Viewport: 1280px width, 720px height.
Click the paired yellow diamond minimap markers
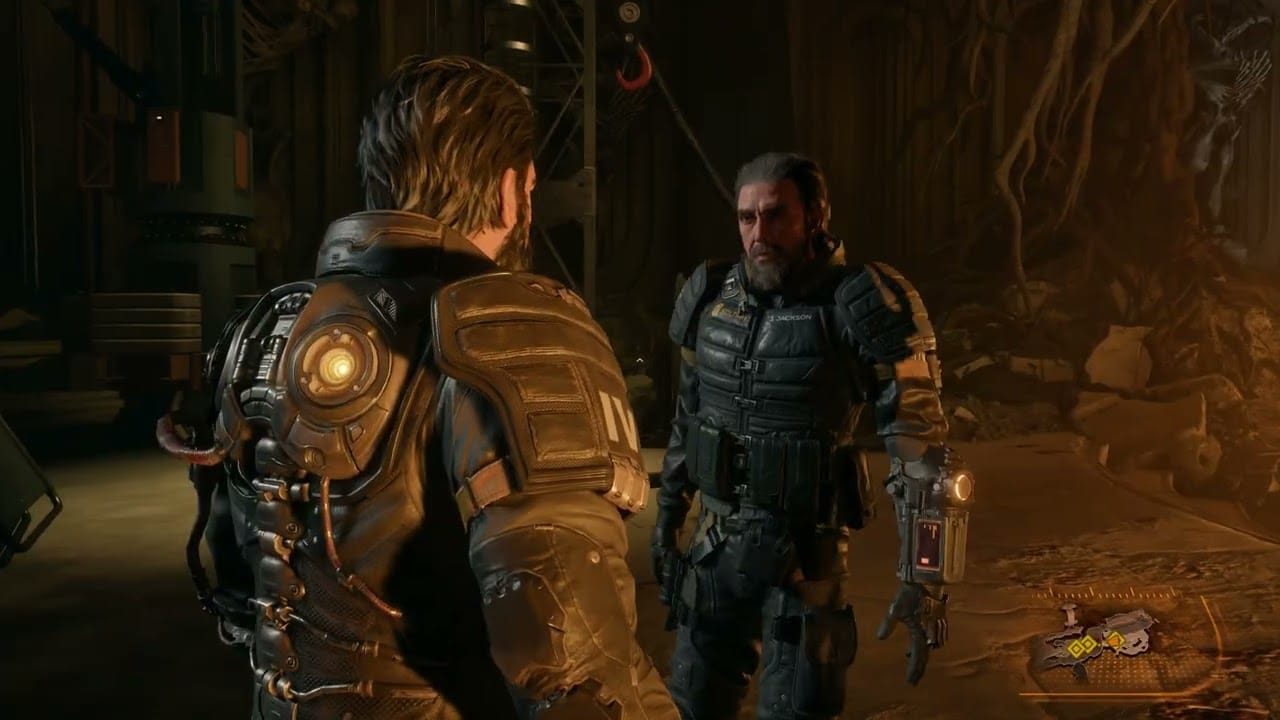click(x=1083, y=647)
